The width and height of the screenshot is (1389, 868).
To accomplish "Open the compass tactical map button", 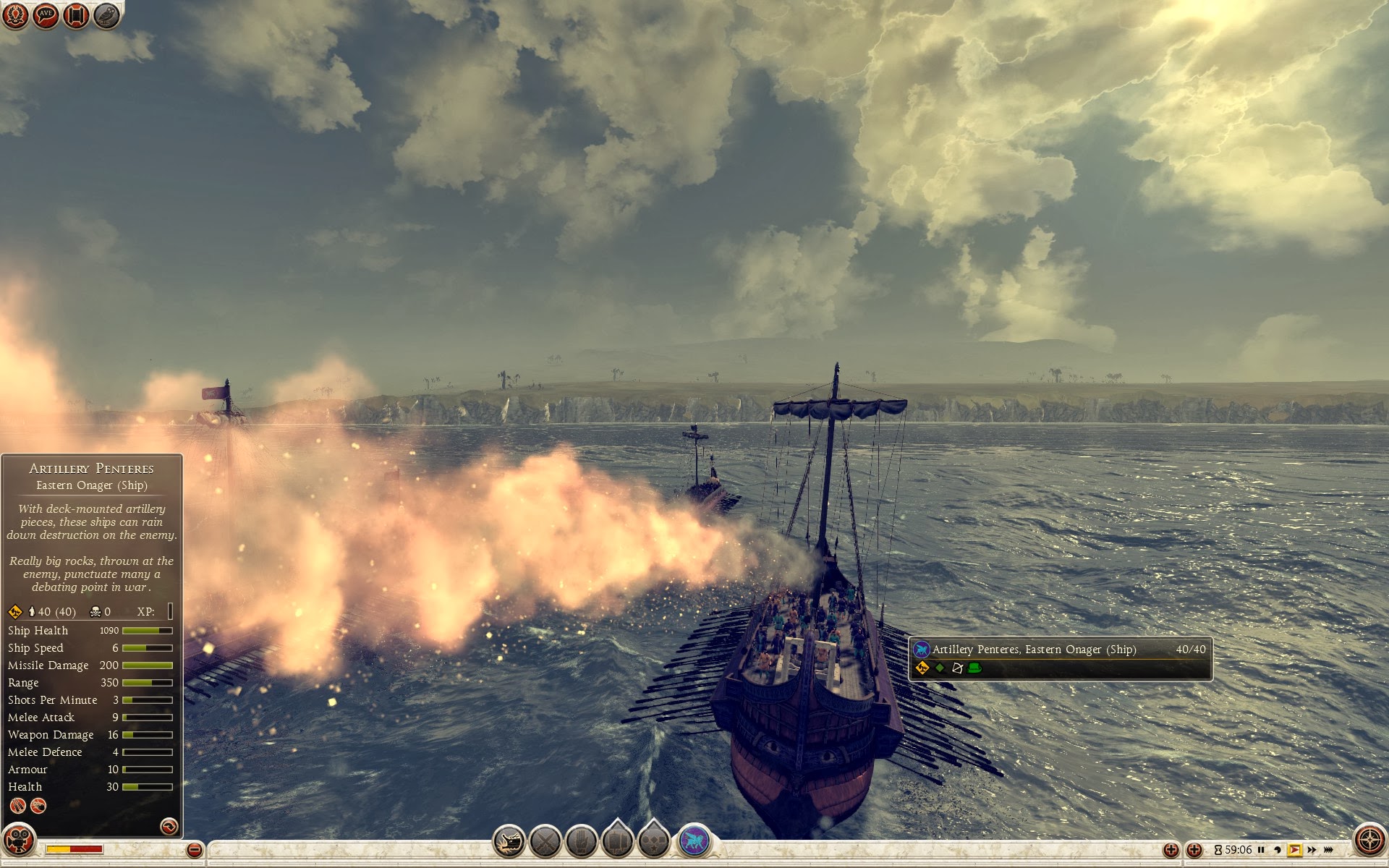I will click(x=1369, y=841).
